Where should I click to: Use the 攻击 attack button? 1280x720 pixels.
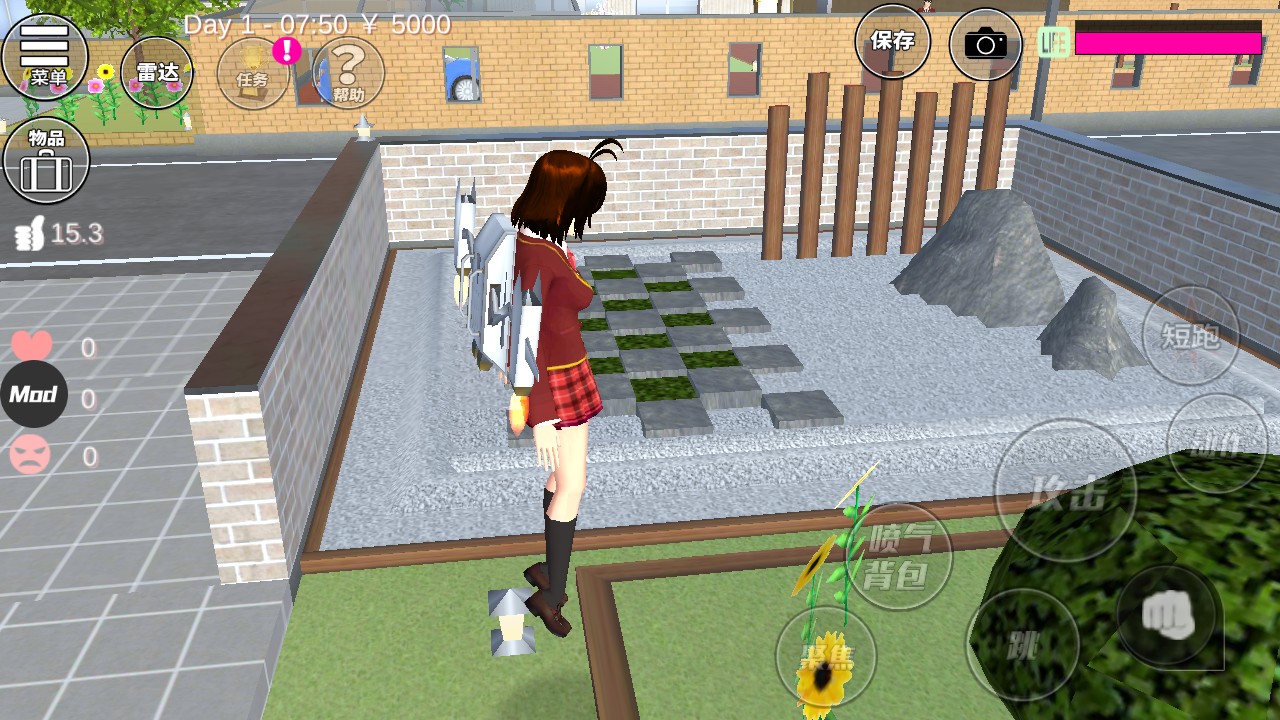[1065, 491]
